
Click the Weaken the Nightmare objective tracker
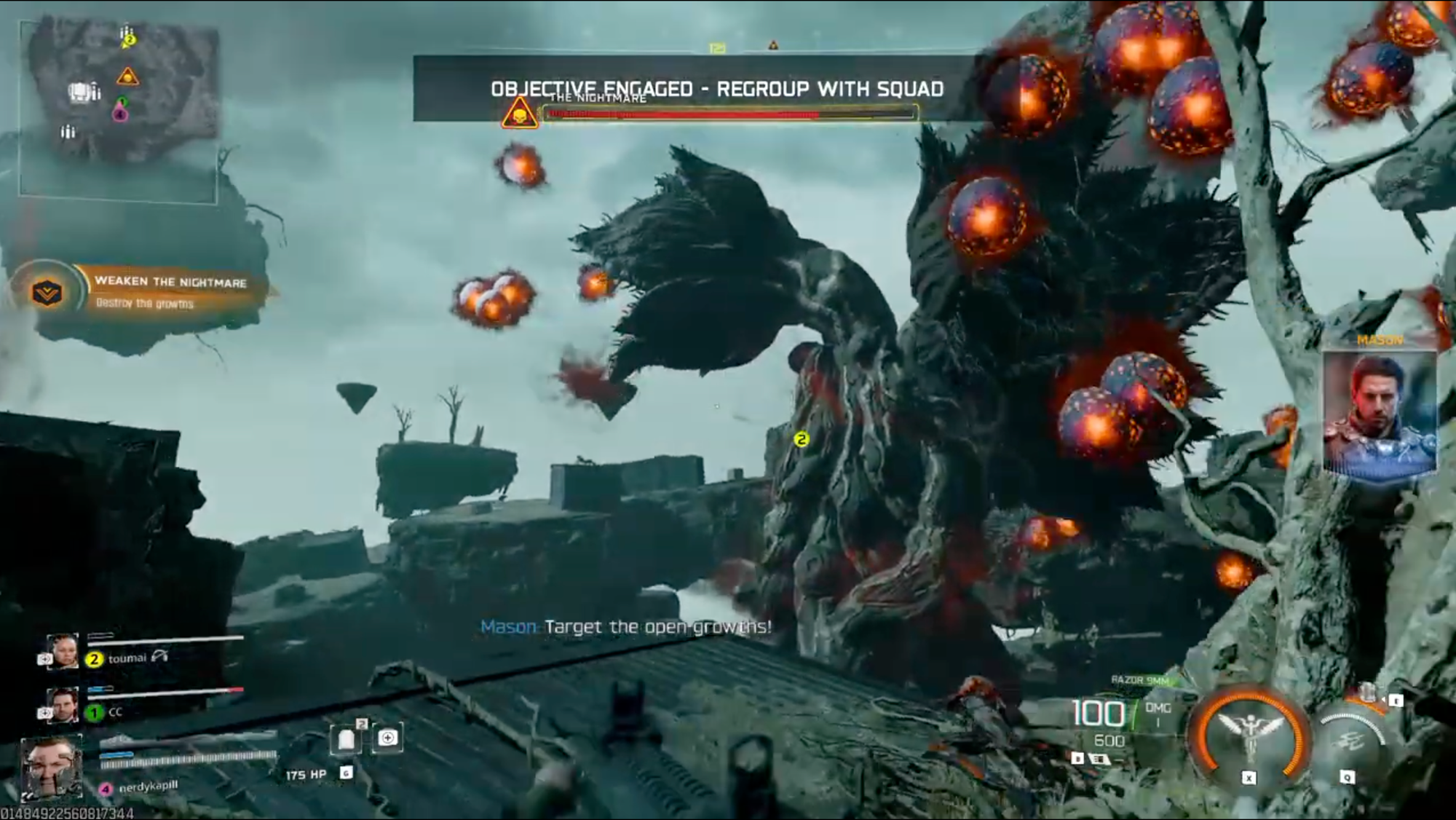(x=170, y=291)
